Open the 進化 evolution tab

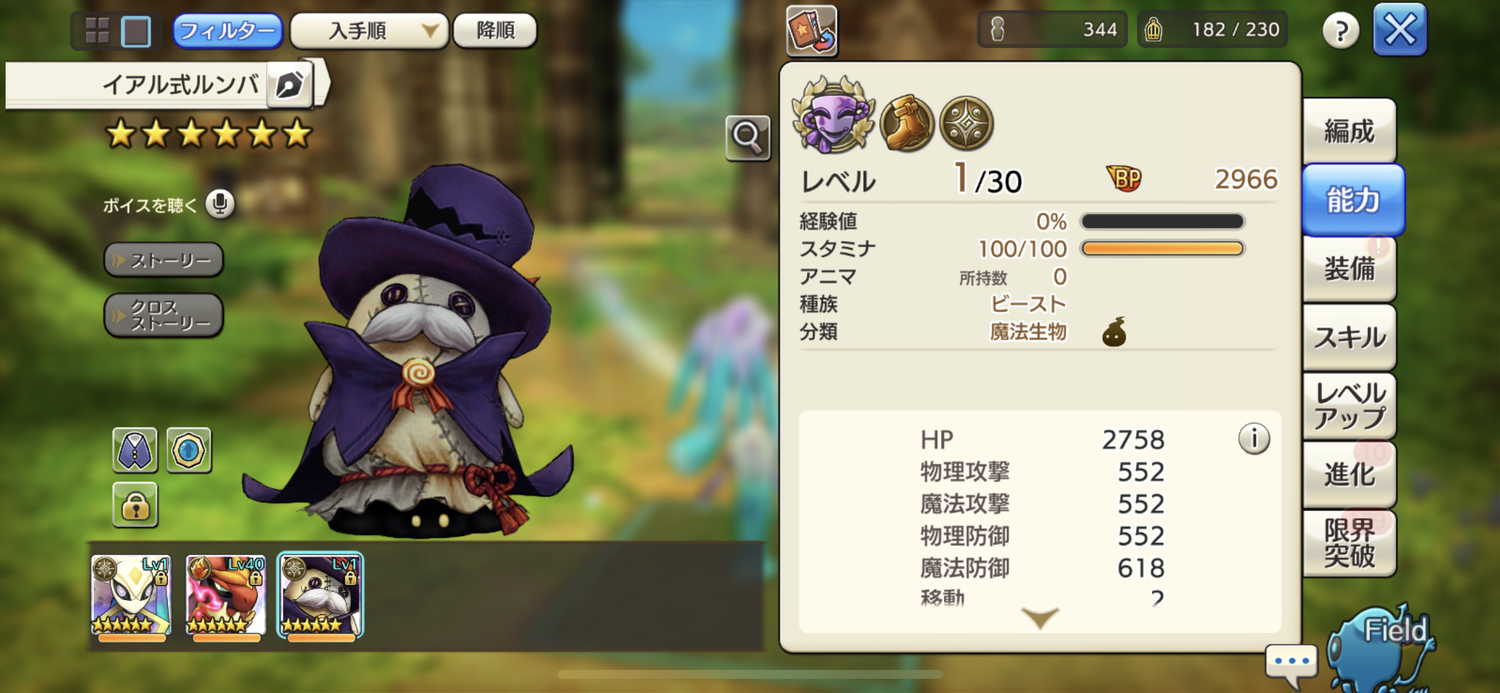pyautogui.click(x=1348, y=474)
